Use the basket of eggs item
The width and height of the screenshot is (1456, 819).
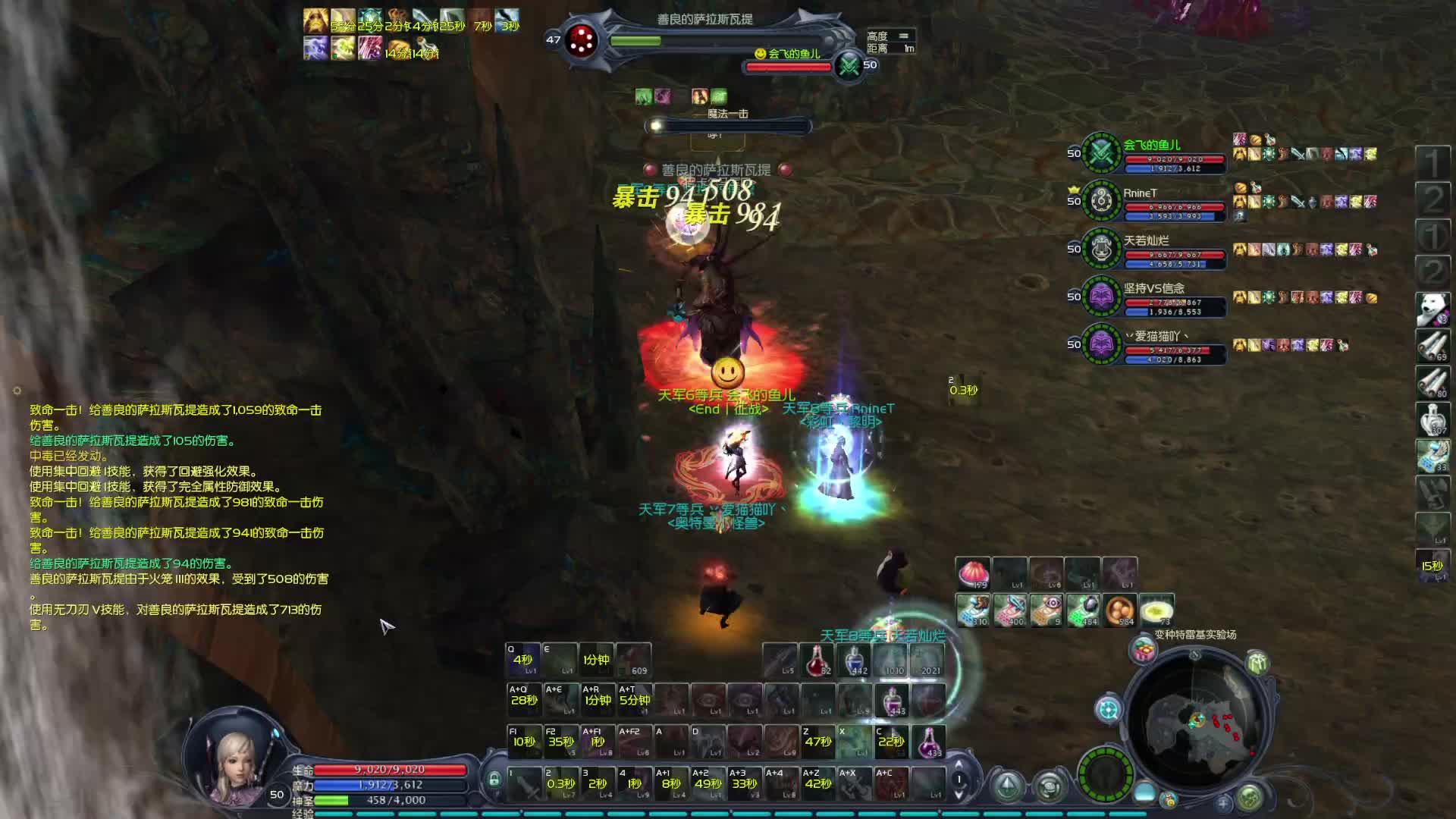point(1120,610)
